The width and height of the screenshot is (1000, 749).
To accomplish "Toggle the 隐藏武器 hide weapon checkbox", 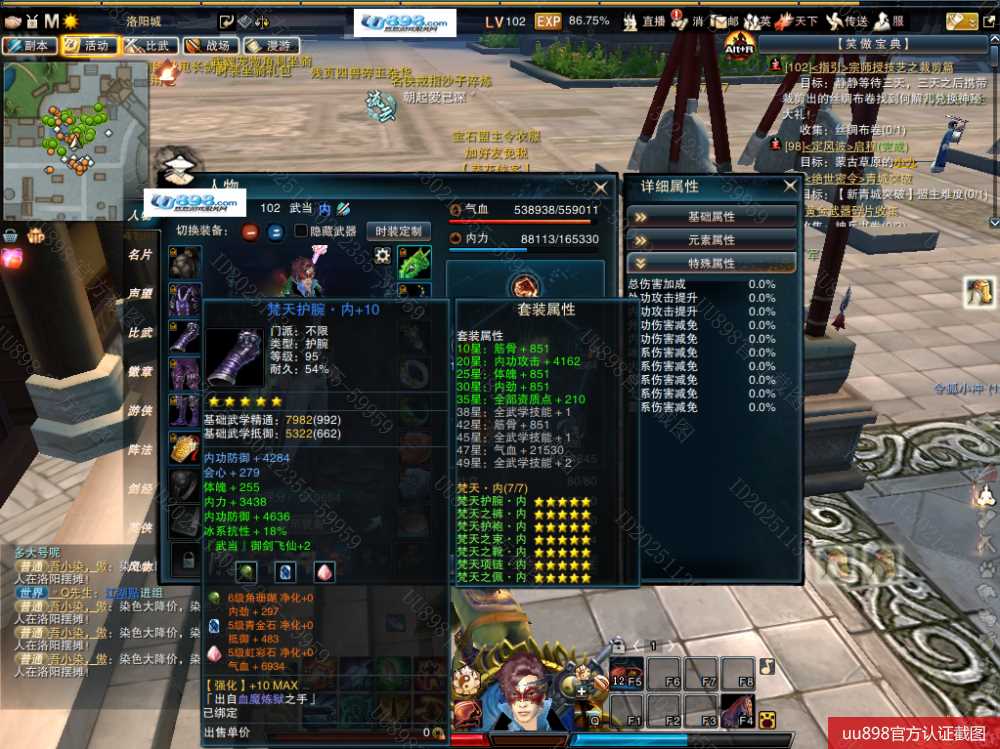I will (301, 231).
